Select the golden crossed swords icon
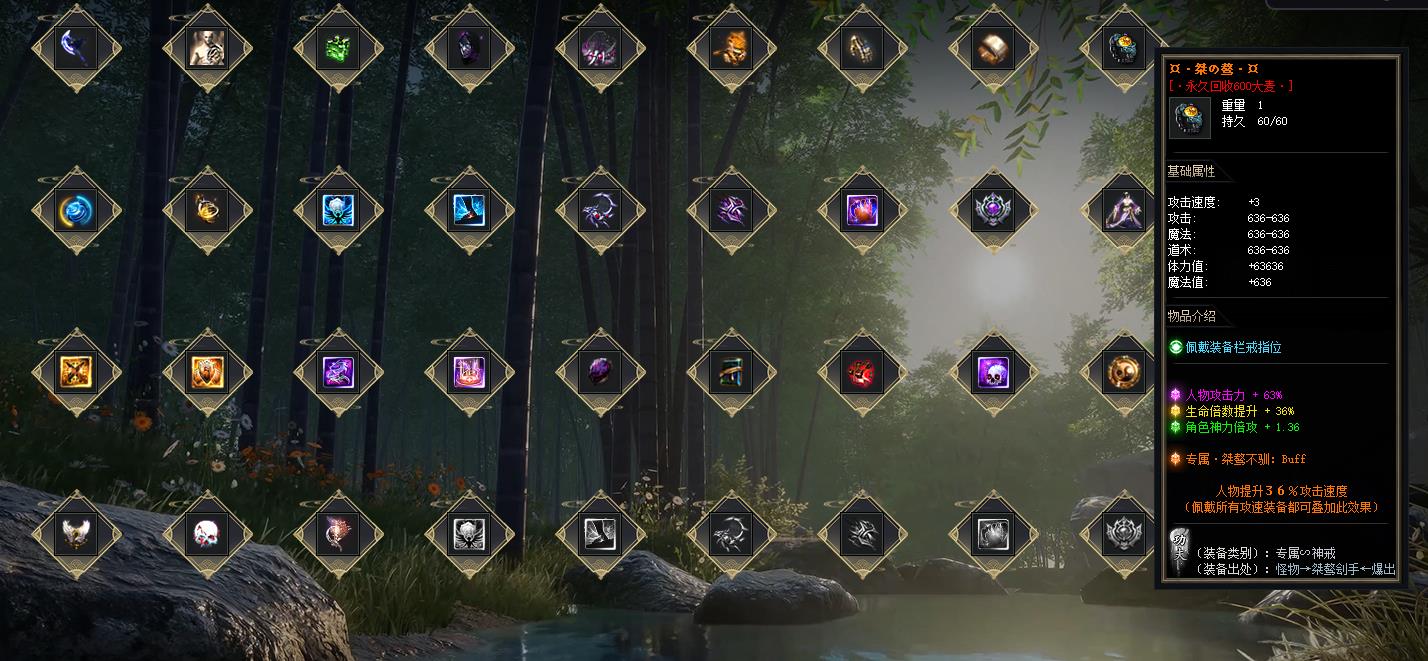 pos(76,373)
